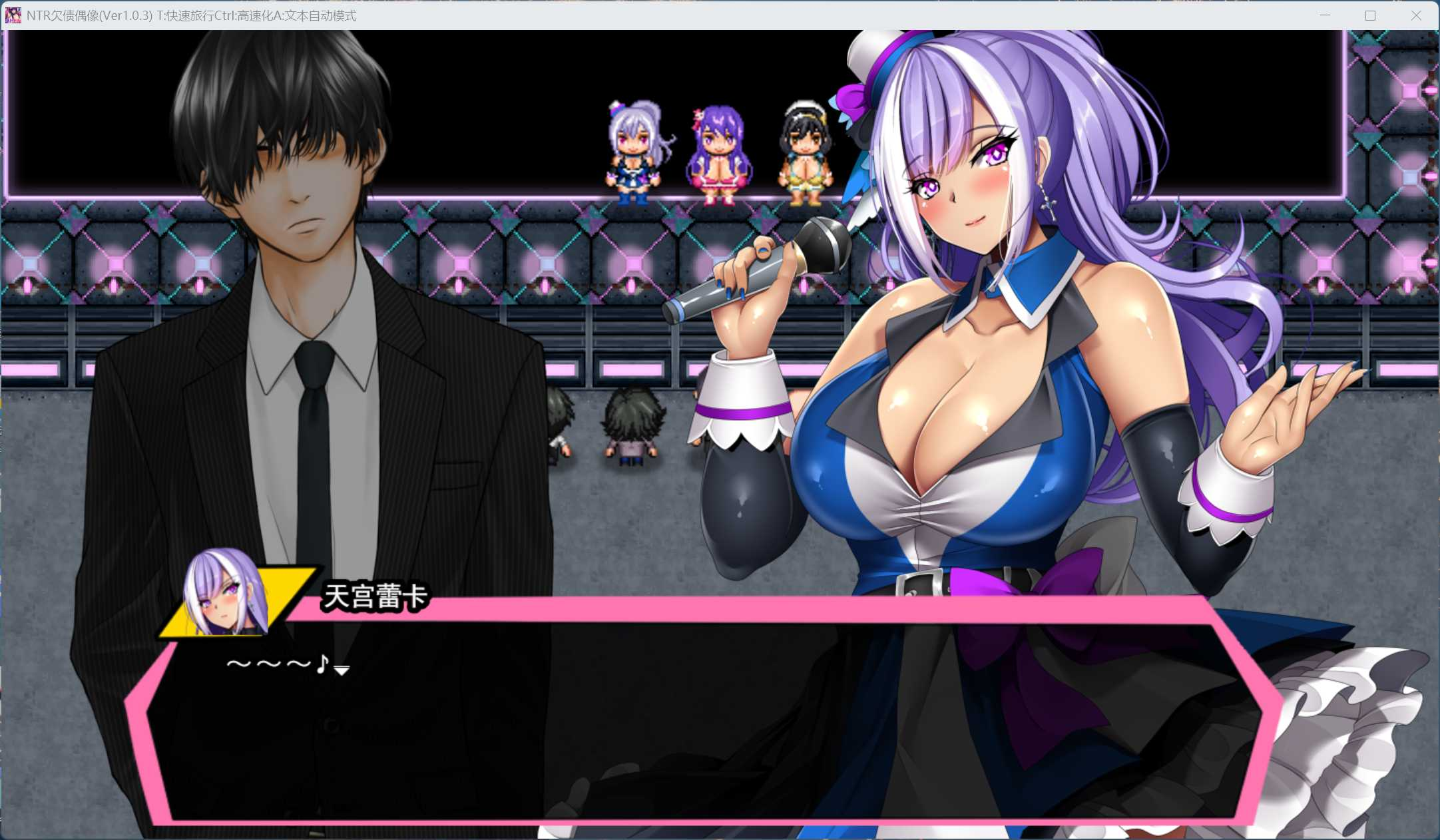Click the 天宫蕾卡 name banner
This screenshot has width=1440, height=840.
tap(377, 598)
